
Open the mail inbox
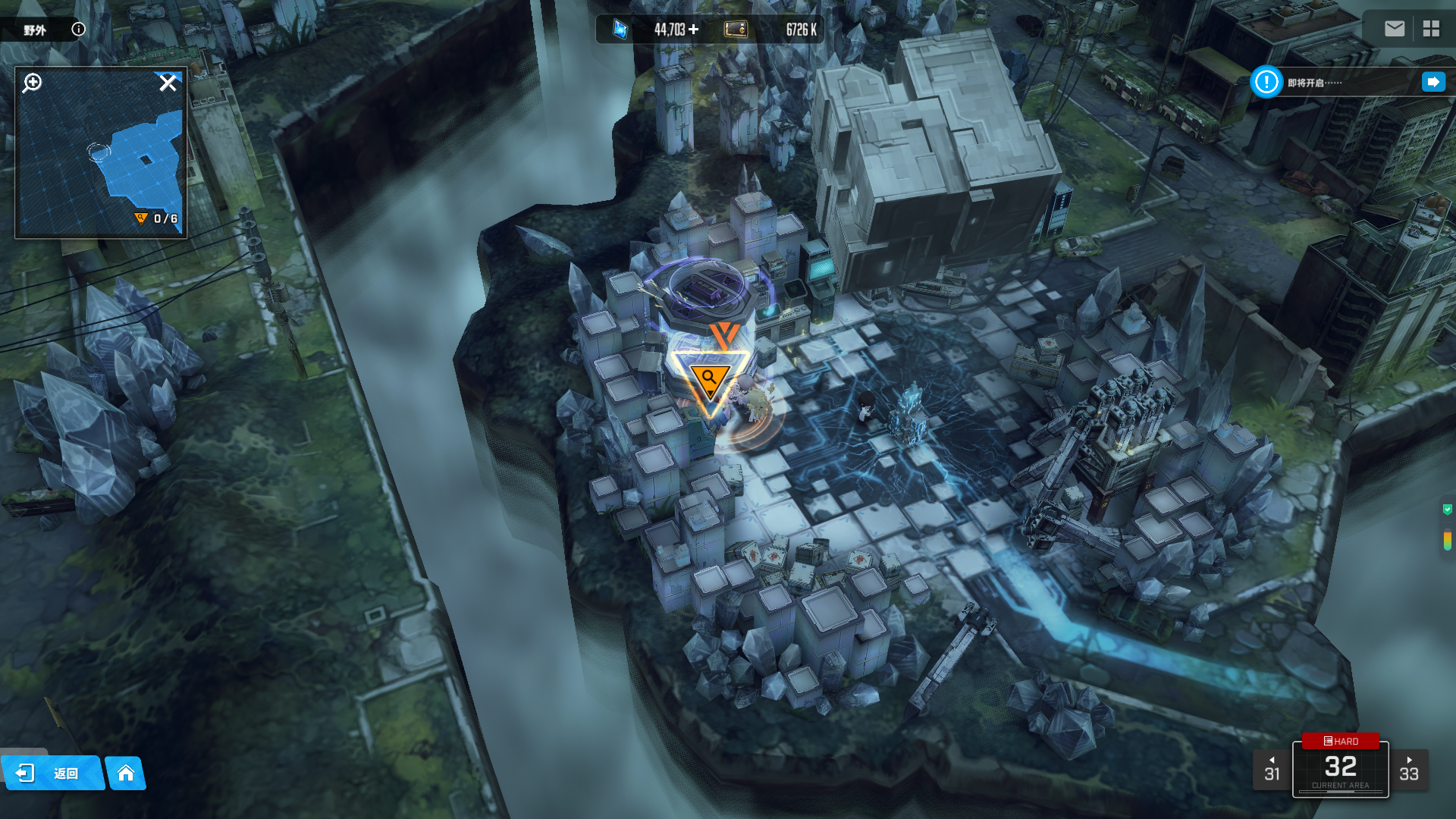[x=1394, y=29]
